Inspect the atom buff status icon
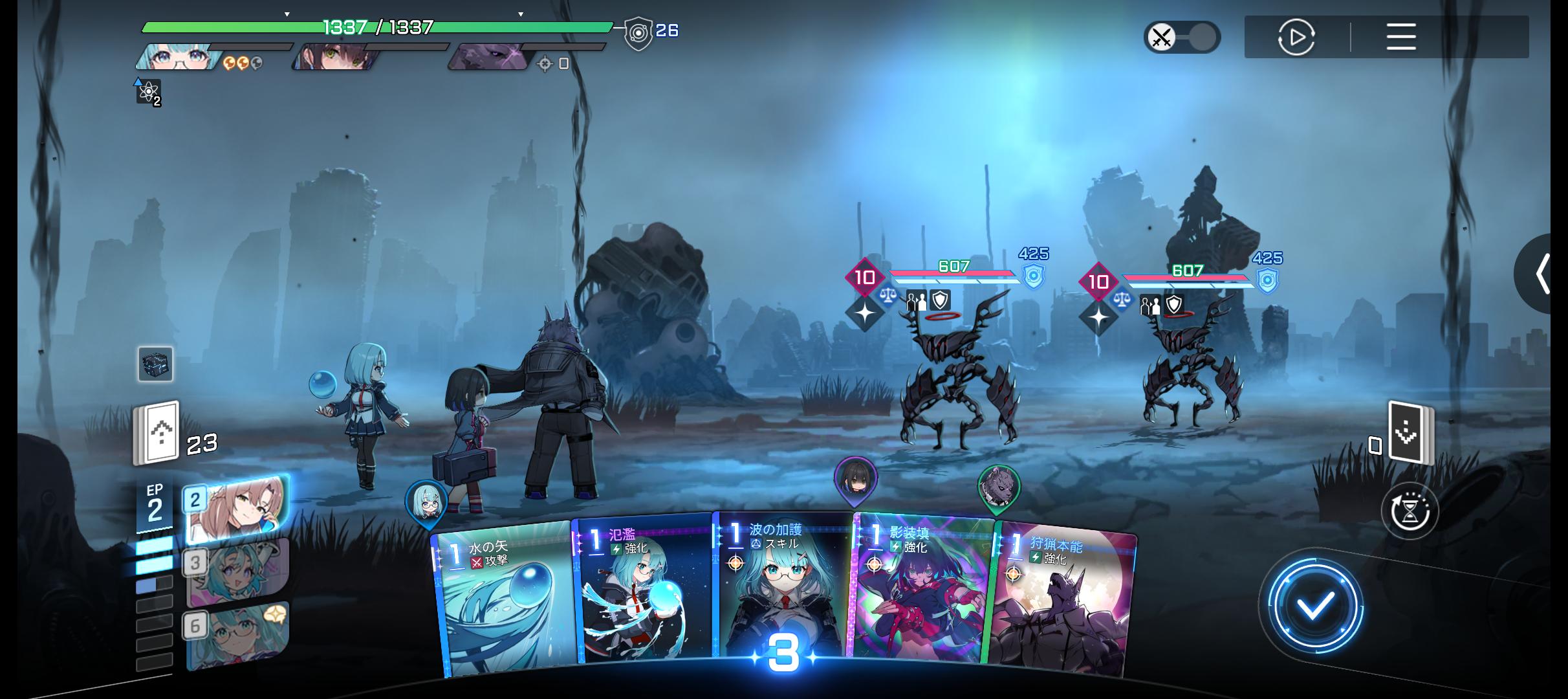Screen dimensions: 1568x699 tap(148, 93)
